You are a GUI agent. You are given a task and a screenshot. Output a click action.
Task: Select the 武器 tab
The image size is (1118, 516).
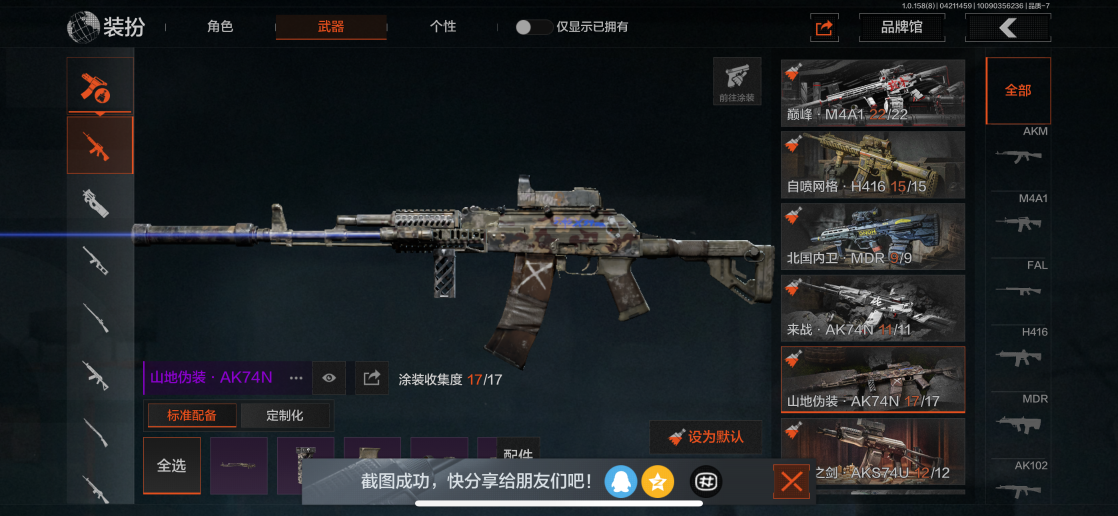pos(331,27)
